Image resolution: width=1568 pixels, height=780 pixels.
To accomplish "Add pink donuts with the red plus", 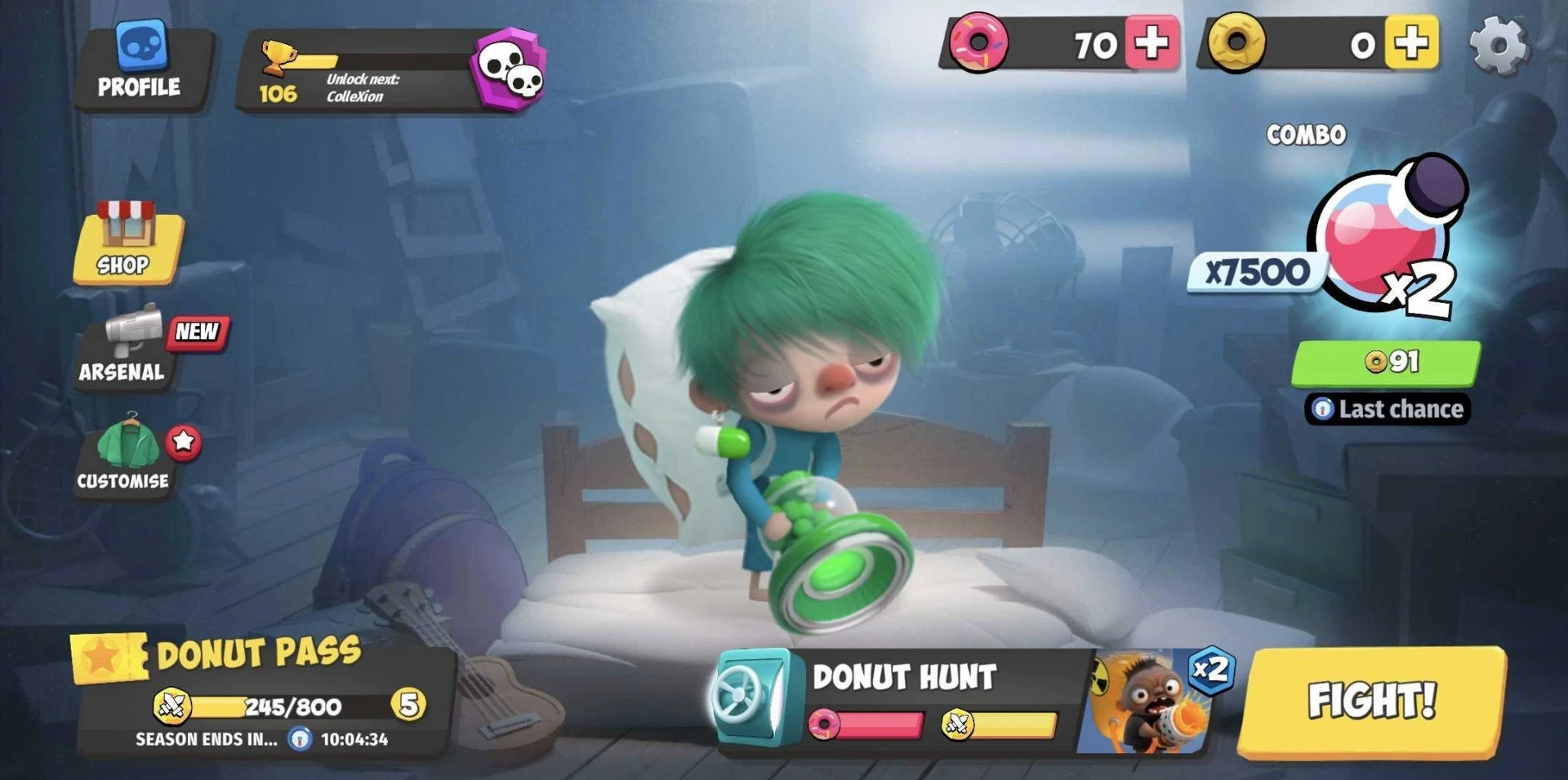I will click(x=1151, y=43).
